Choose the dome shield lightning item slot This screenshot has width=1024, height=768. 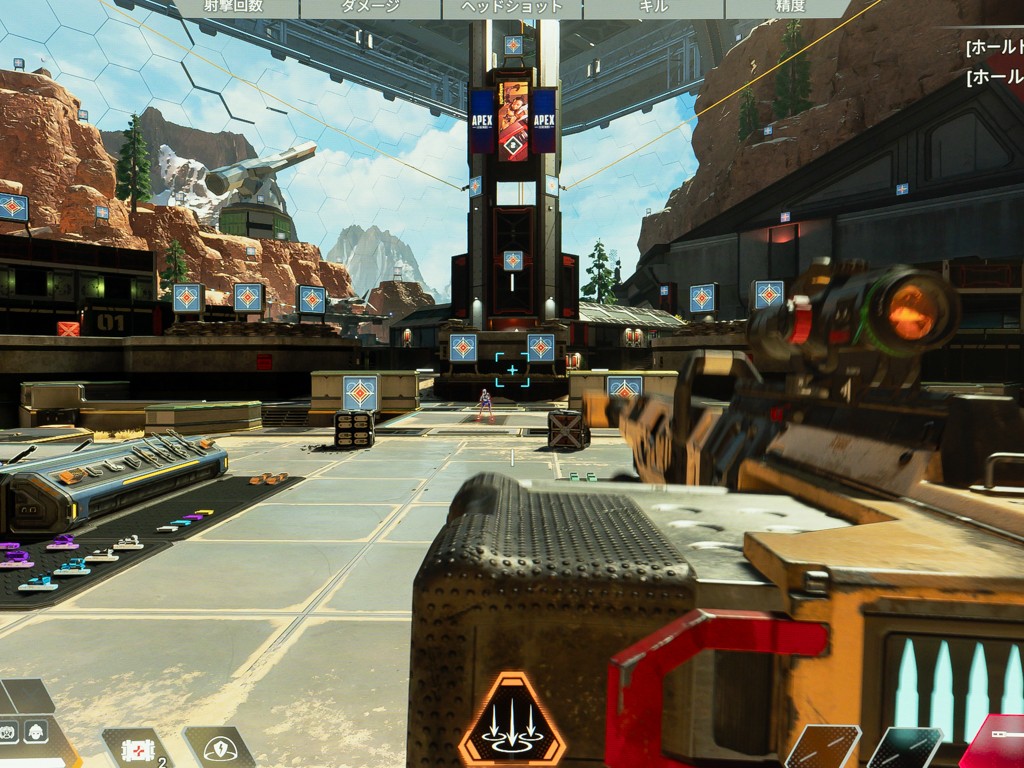click(219, 748)
